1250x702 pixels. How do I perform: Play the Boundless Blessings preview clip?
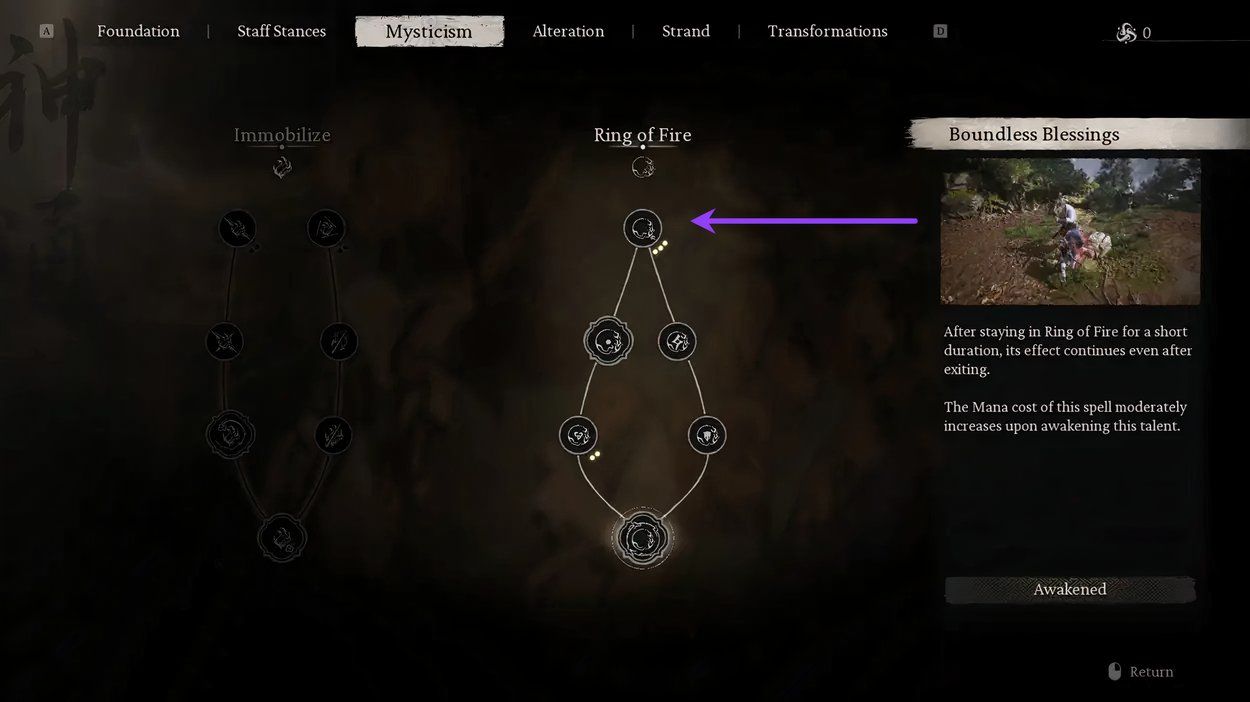1070,231
